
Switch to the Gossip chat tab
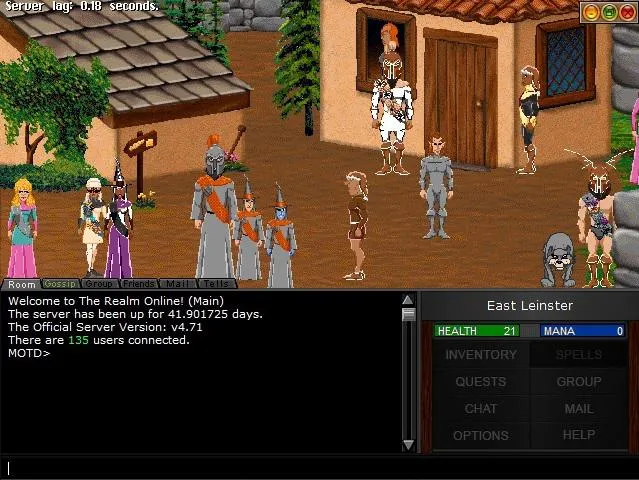60,285
